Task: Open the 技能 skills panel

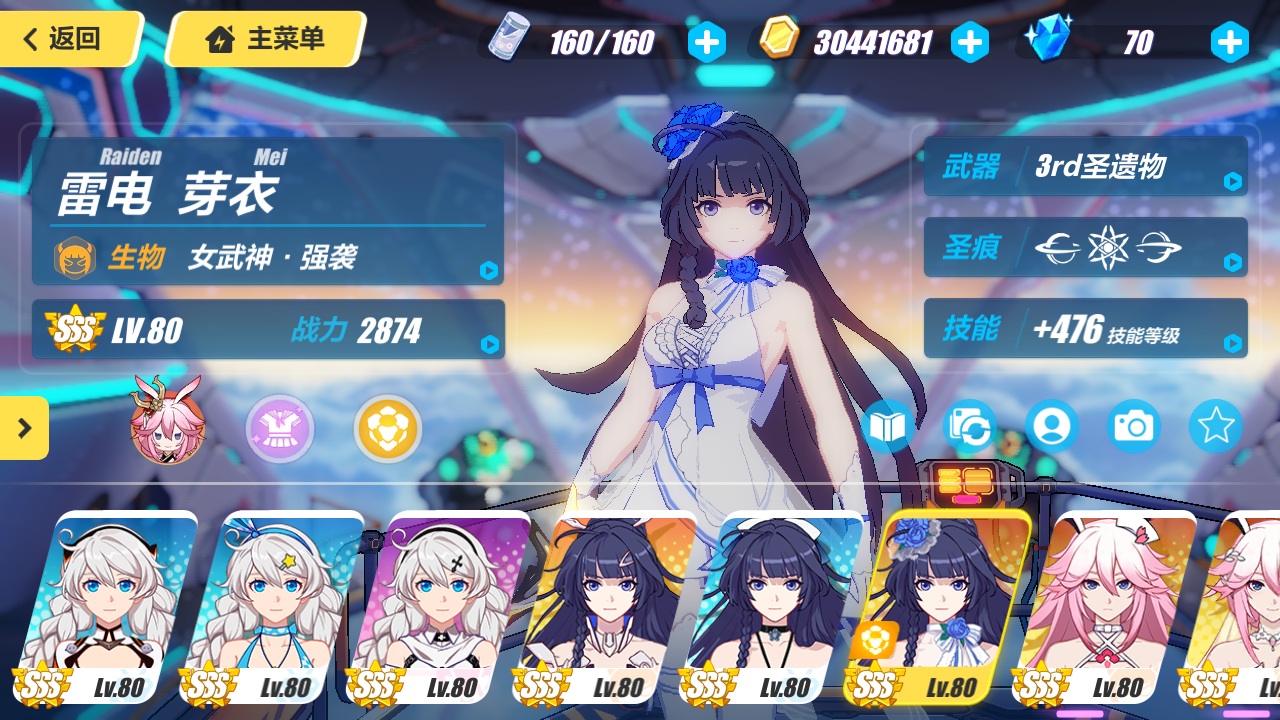Action: [x=1080, y=328]
